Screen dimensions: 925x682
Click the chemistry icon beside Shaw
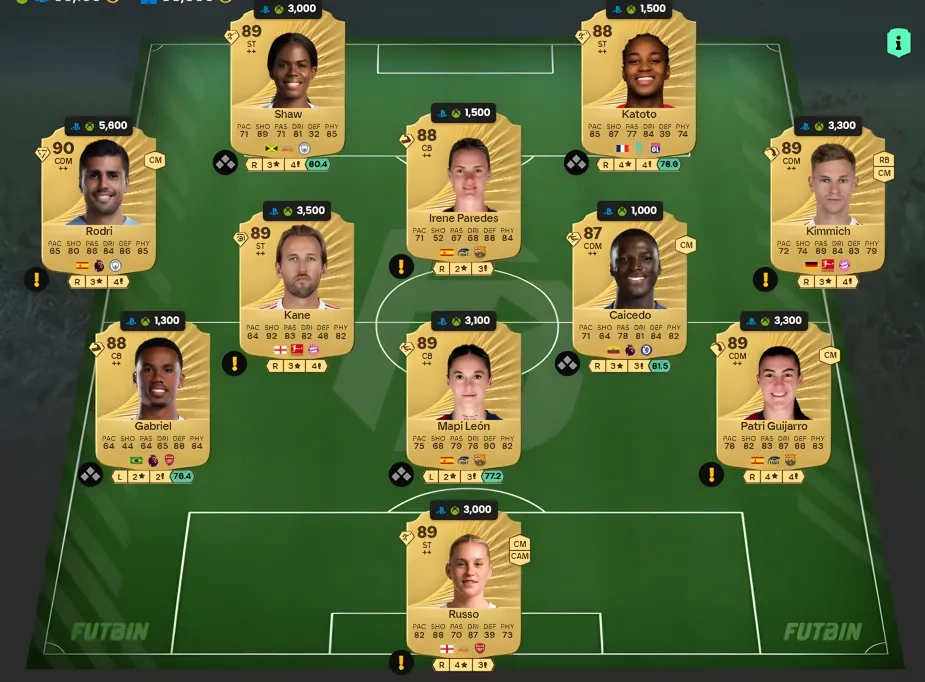tap(224, 162)
